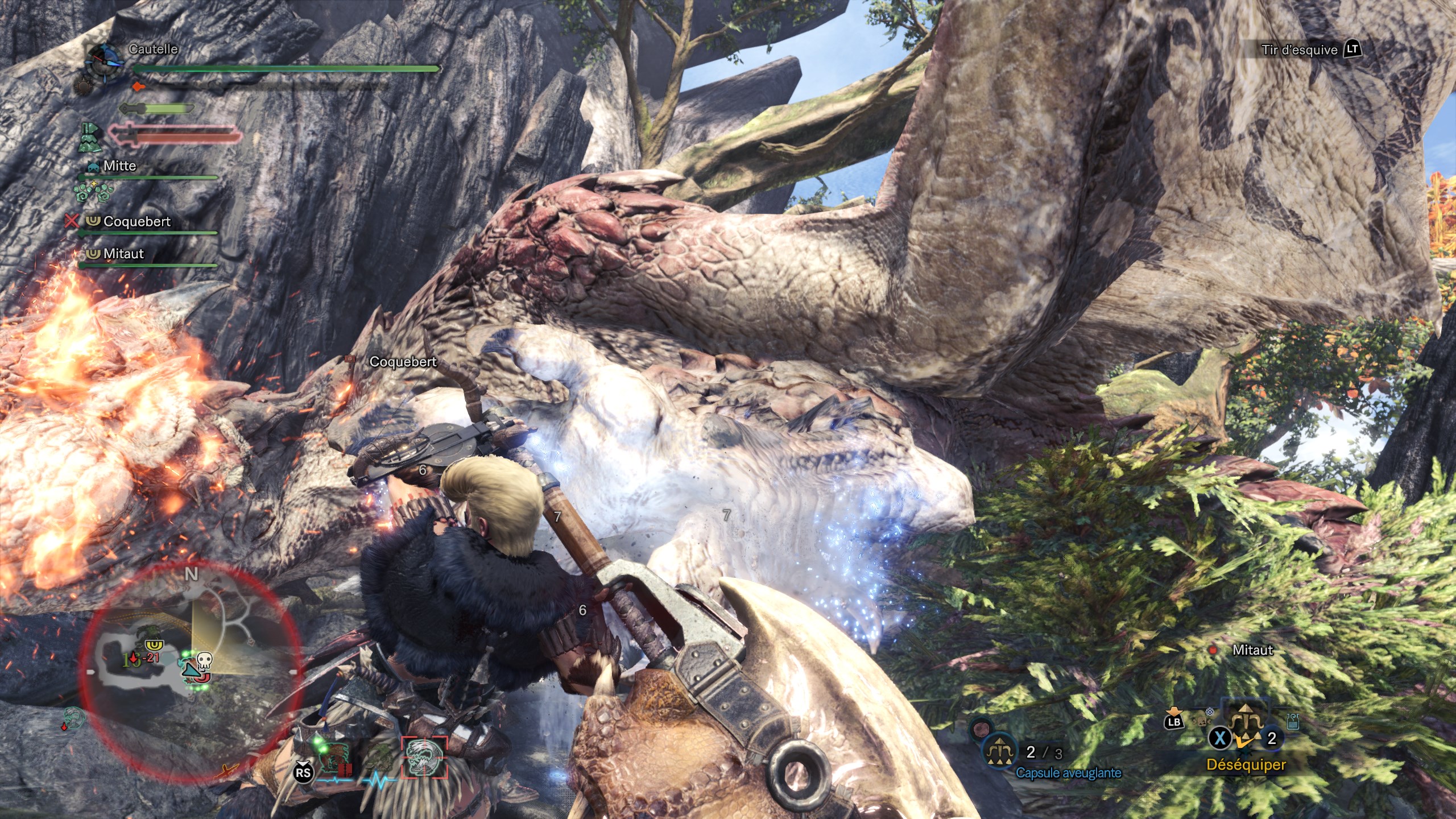The image size is (1456, 819).
Task: Select the targeted white monster icon
Action: pyautogui.click(x=424, y=758)
